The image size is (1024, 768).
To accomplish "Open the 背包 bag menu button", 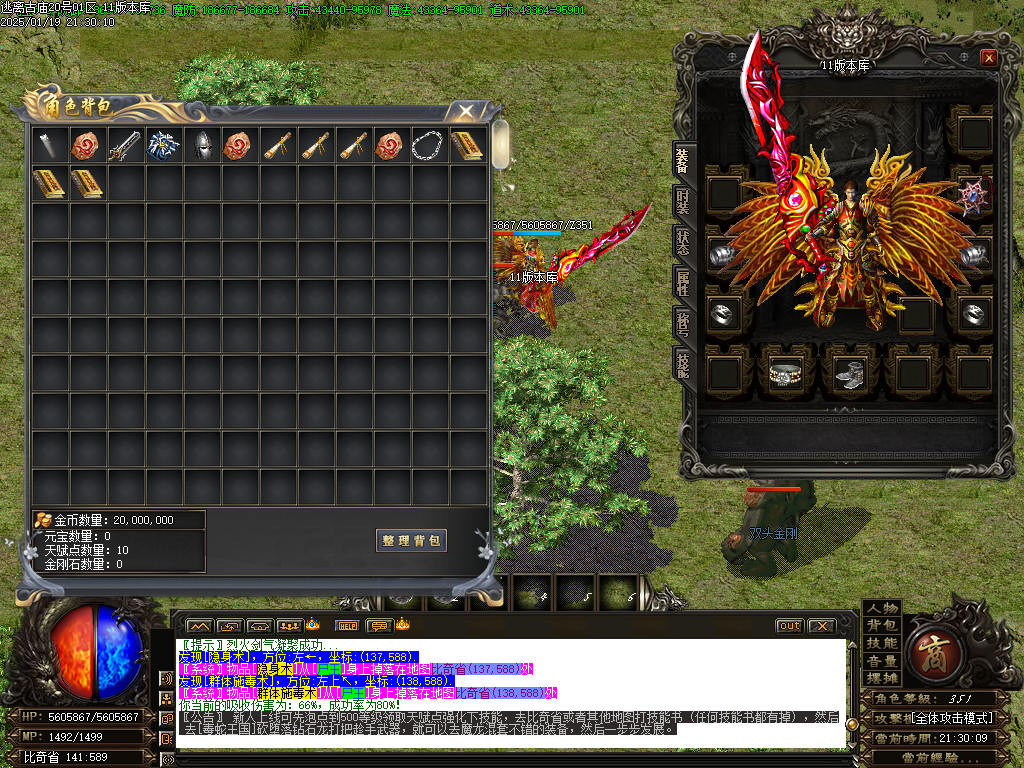I will tap(882, 626).
